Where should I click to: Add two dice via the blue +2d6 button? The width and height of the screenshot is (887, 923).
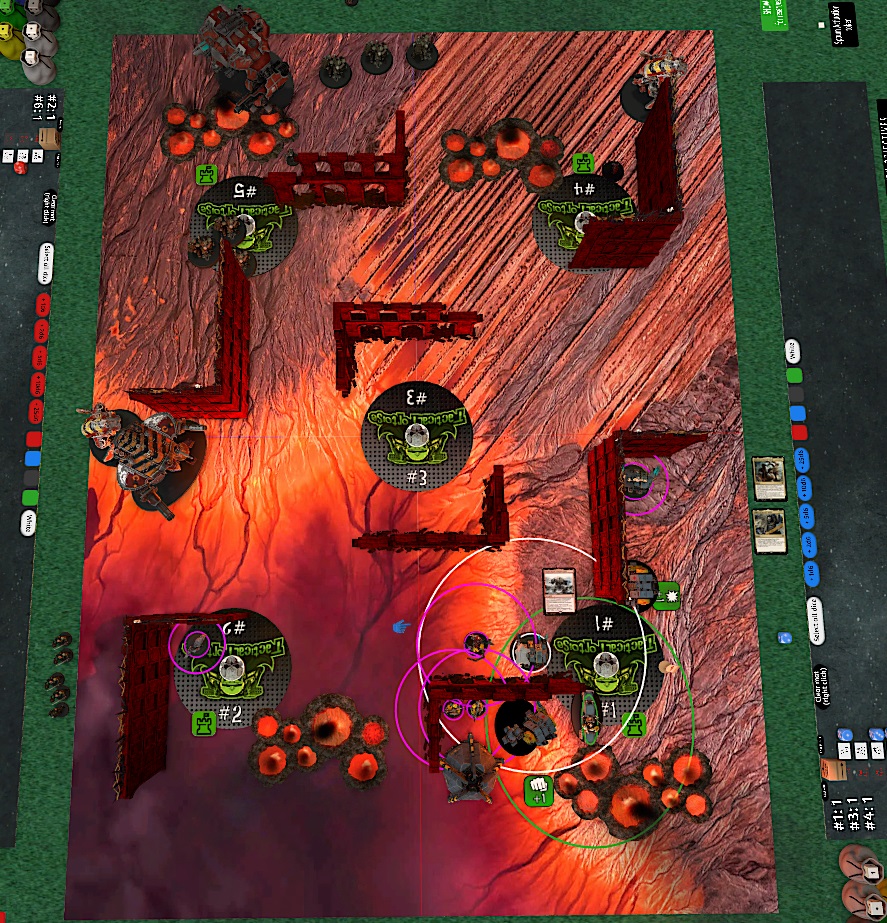[x=808, y=544]
